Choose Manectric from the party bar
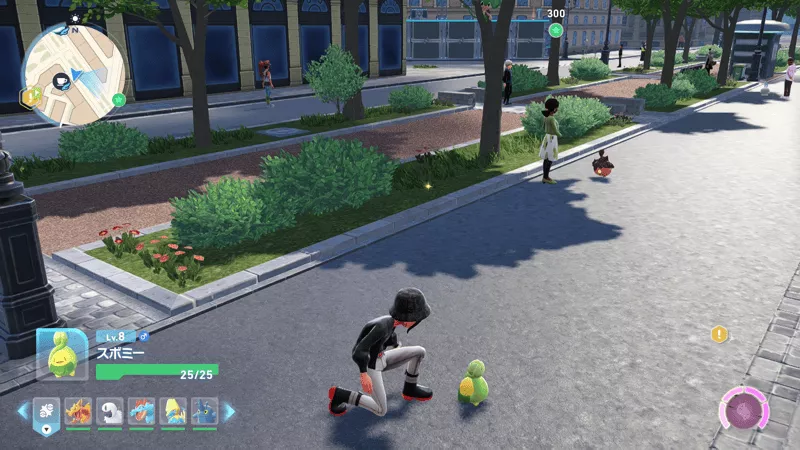800x450 pixels. [x=173, y=411]
